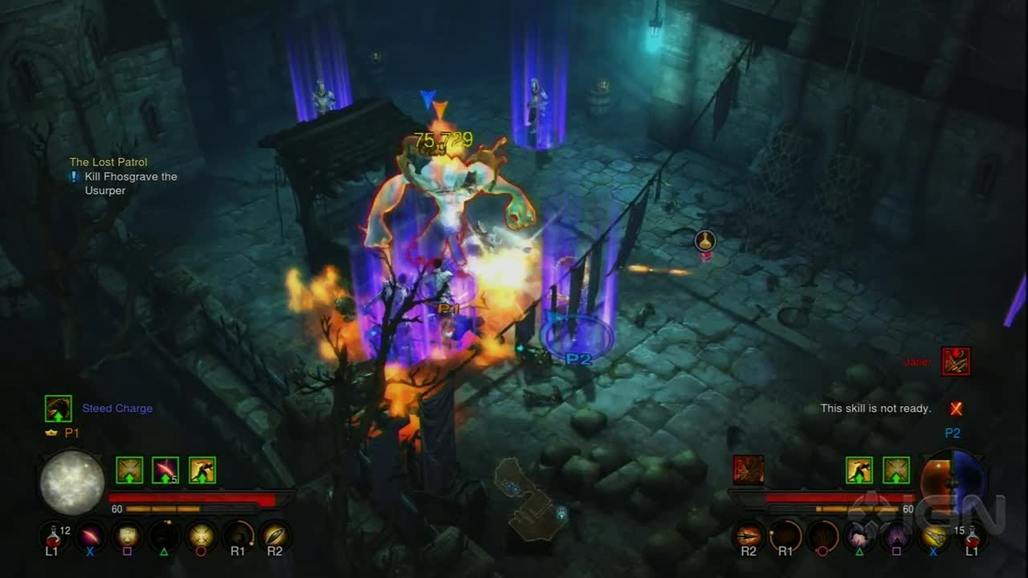Open The Lost Patrol quest tracker
This screenshot has height=578, width=1028.
(x=108, y=162)
